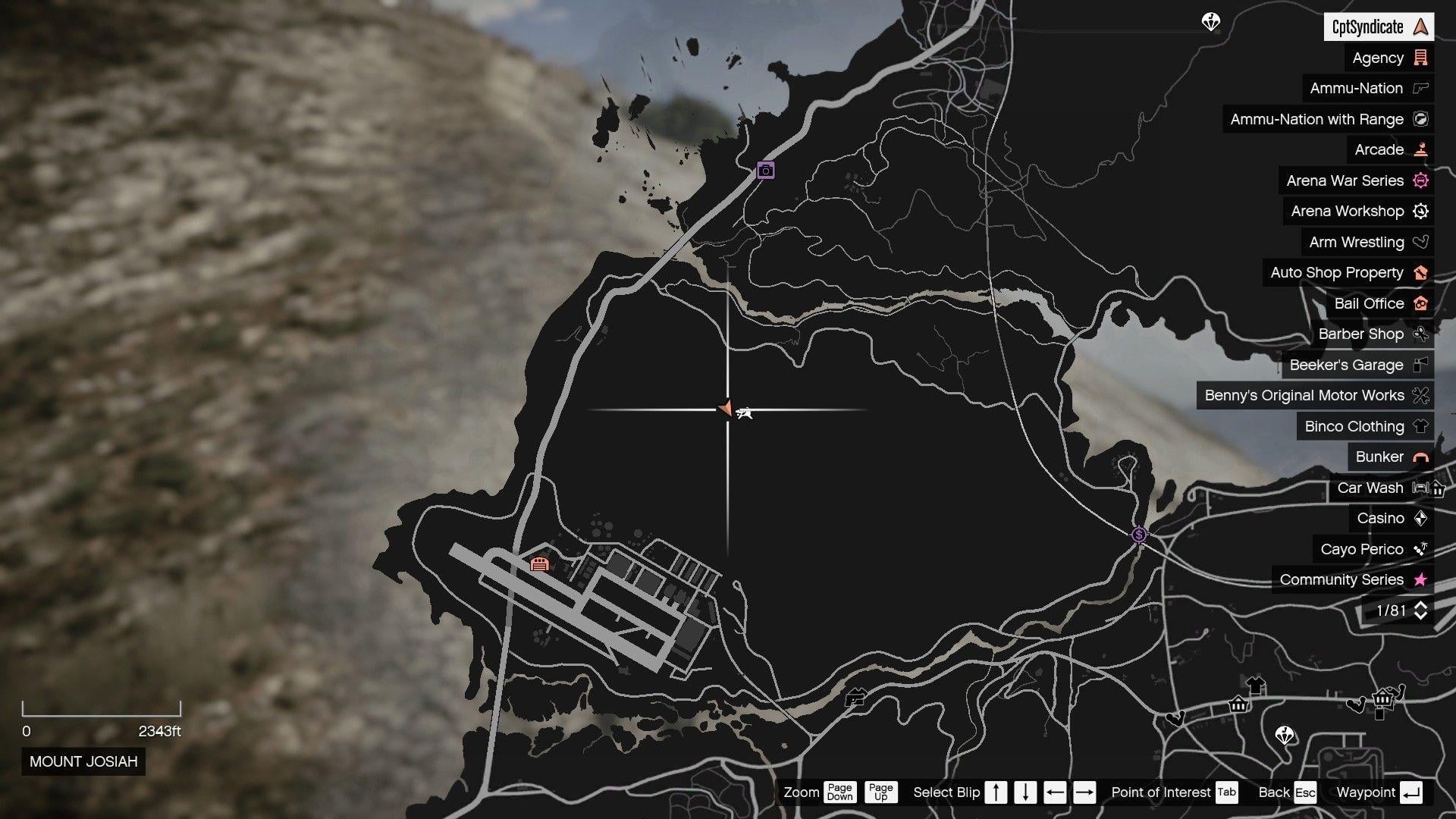This screenshot has width=1456, height=819.
Task: Toggle Cayo Perico map markers
Action: pyautogui.click(x=1419, y=549)
